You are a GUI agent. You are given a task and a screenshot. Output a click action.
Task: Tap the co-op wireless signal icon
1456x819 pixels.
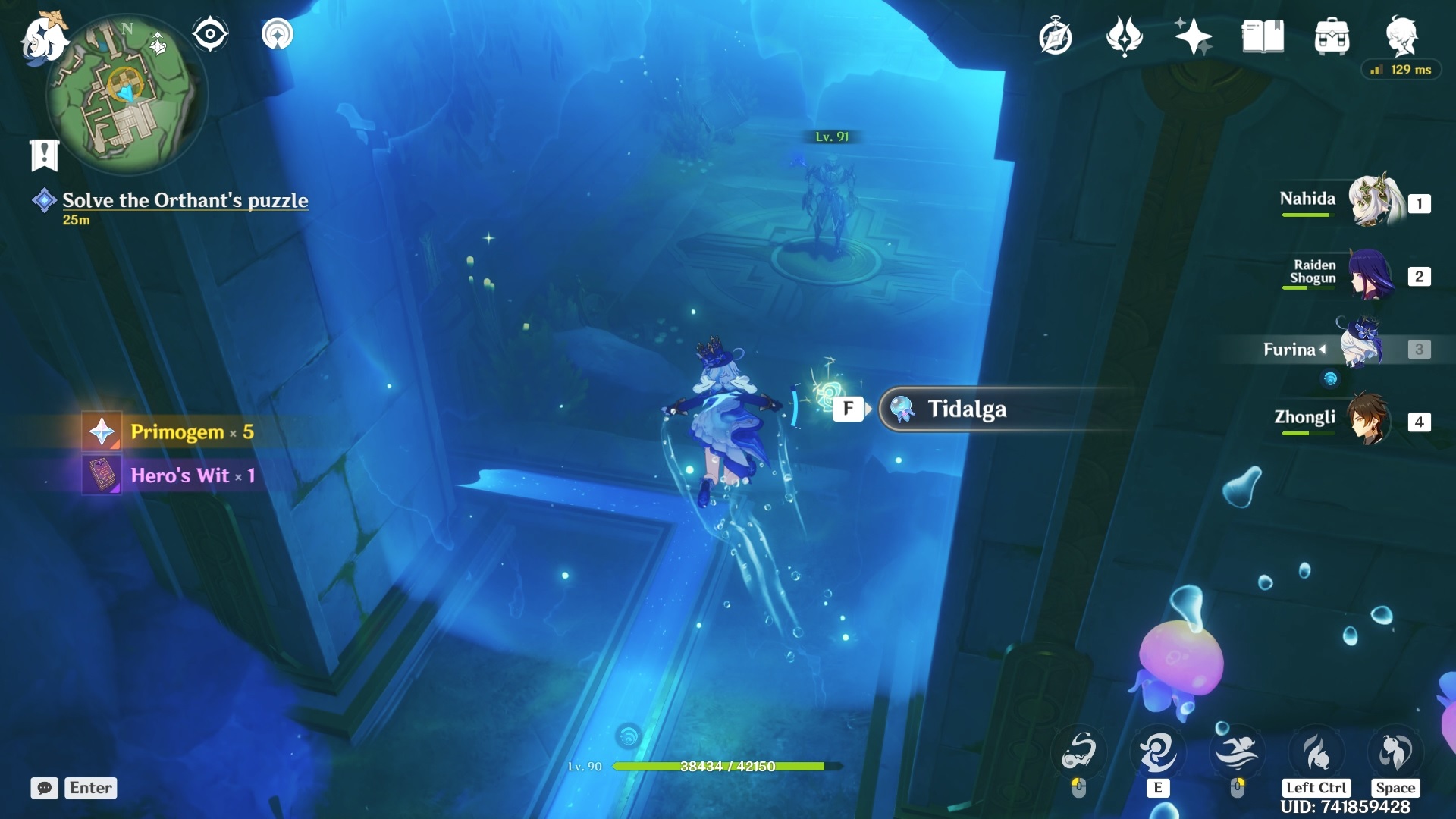(x=278, y=34)
